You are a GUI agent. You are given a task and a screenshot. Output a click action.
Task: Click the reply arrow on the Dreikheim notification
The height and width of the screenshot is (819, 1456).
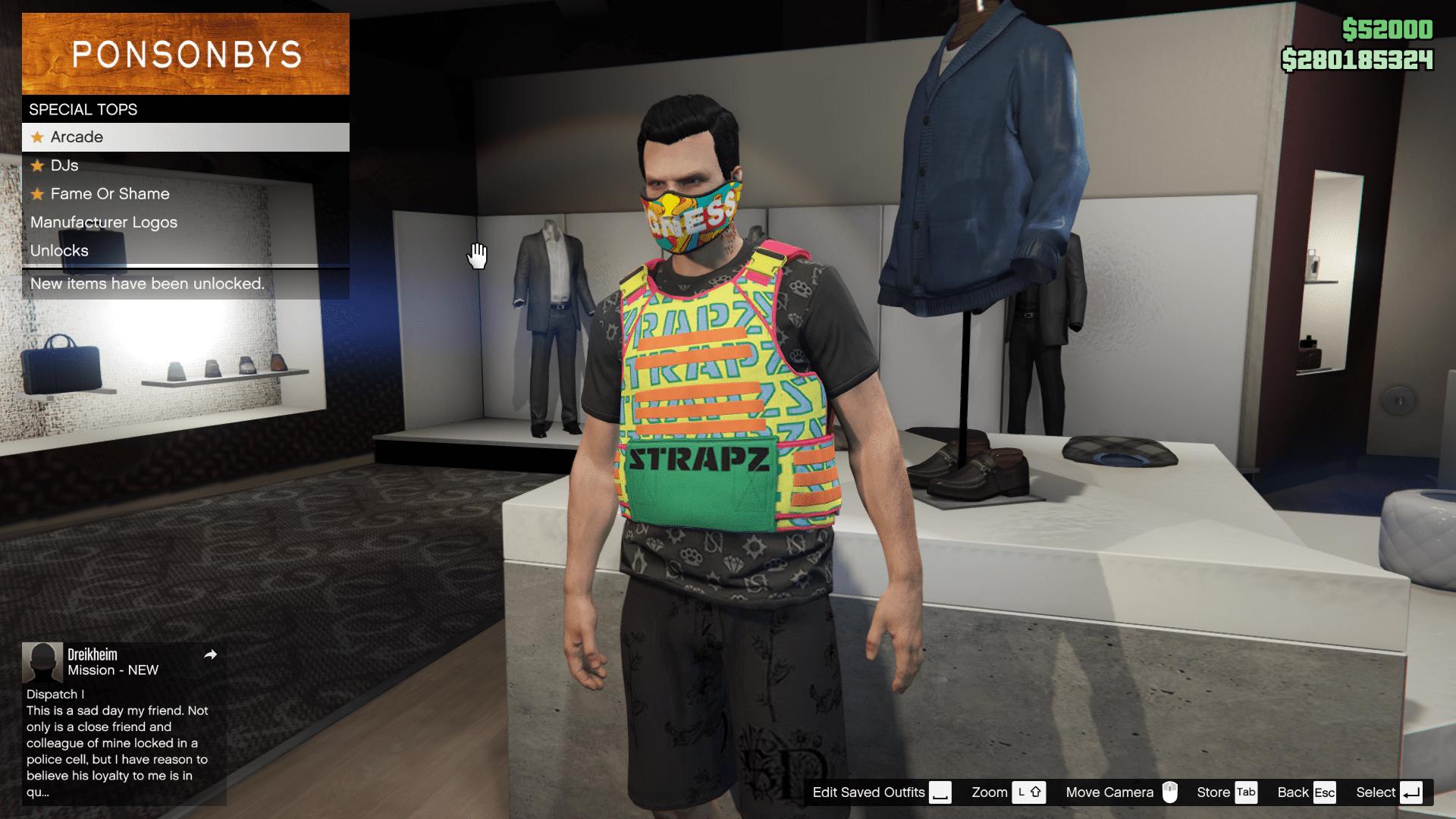pyautogui.click(x=212, y=654)
